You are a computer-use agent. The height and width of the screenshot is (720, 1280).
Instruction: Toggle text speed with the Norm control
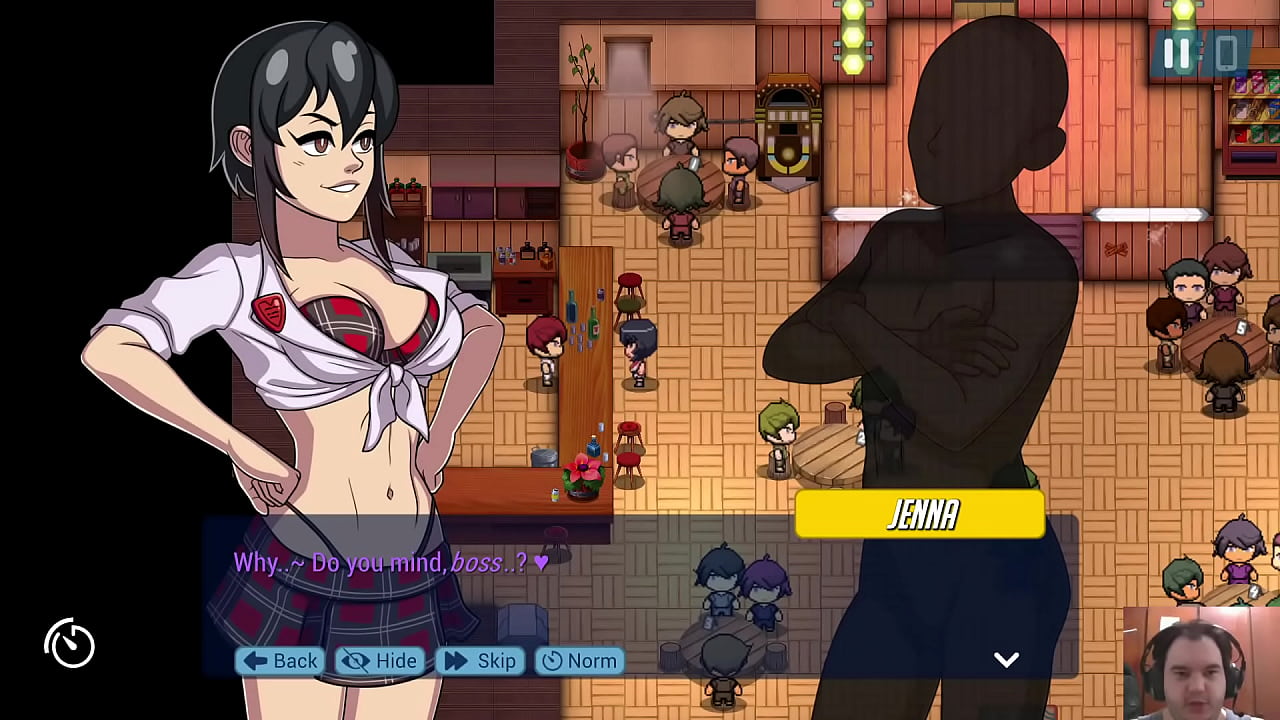coord(578,661)
